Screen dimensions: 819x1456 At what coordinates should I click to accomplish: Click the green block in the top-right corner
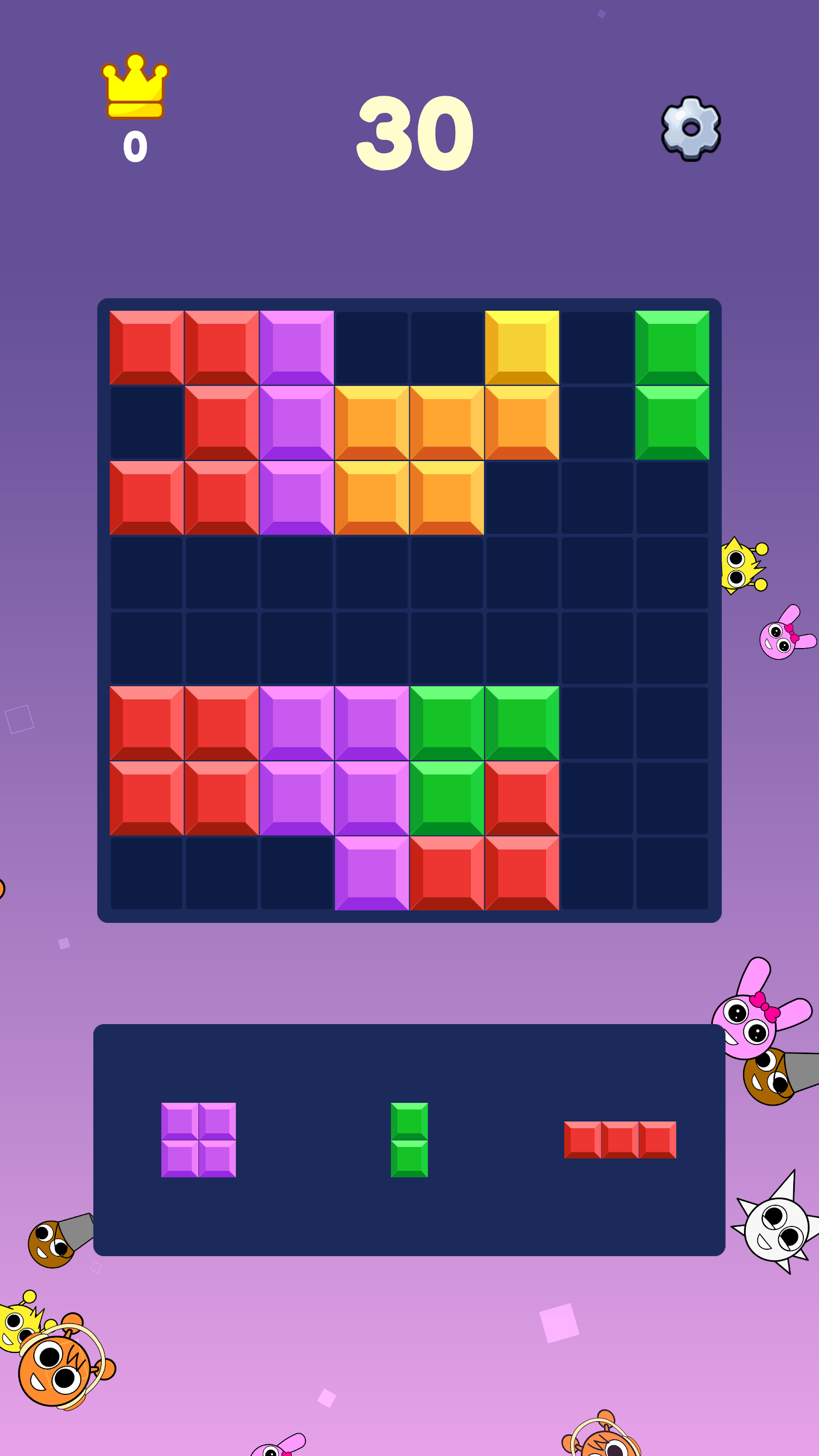pos(671,347)
